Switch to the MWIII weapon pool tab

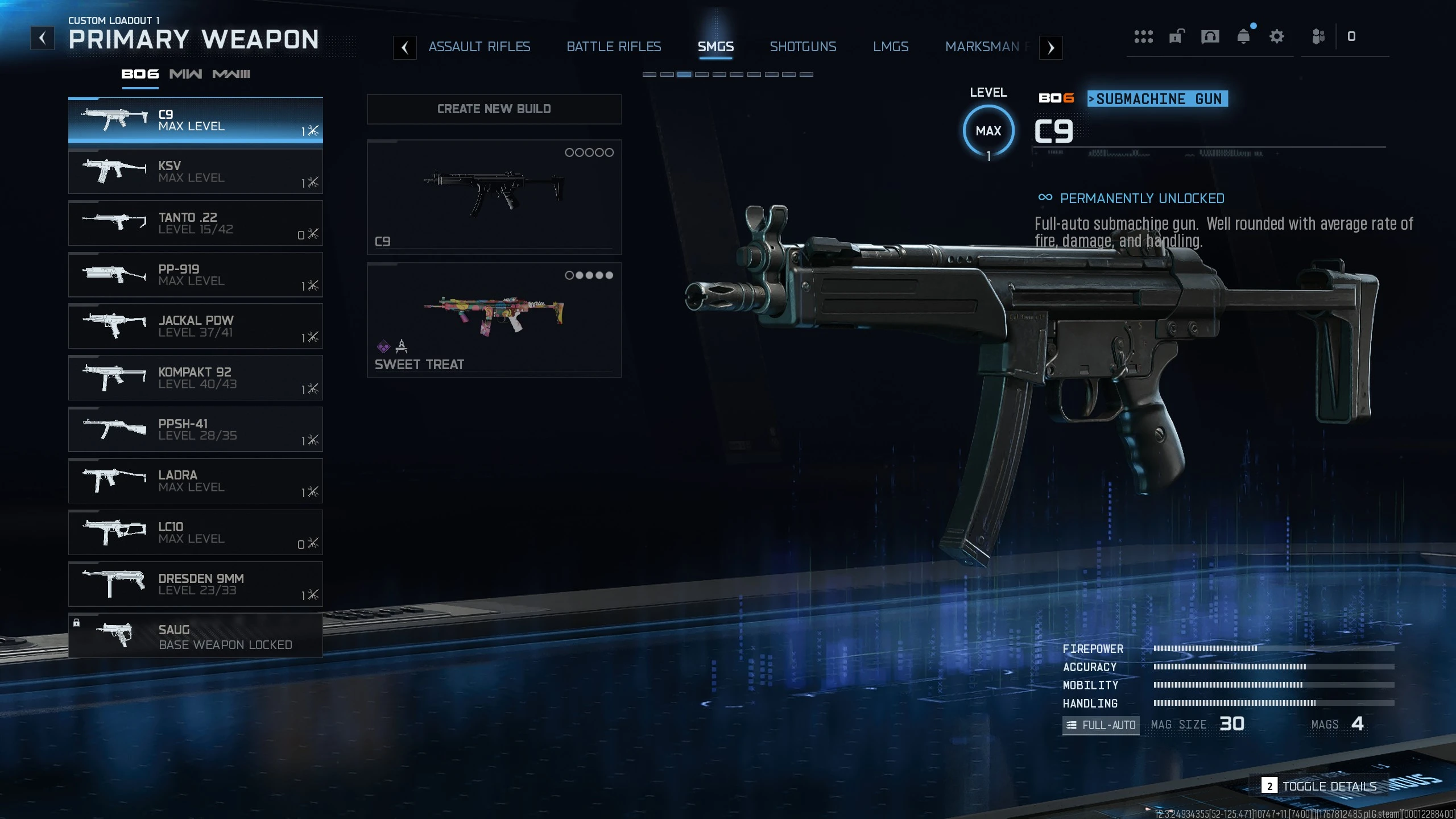(x=231, y=74)
